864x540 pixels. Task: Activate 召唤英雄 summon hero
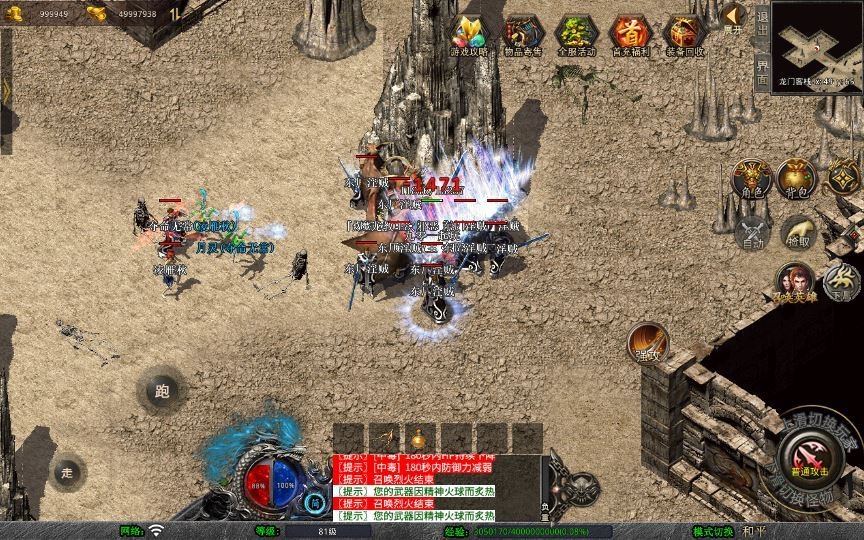click(795, 282)
